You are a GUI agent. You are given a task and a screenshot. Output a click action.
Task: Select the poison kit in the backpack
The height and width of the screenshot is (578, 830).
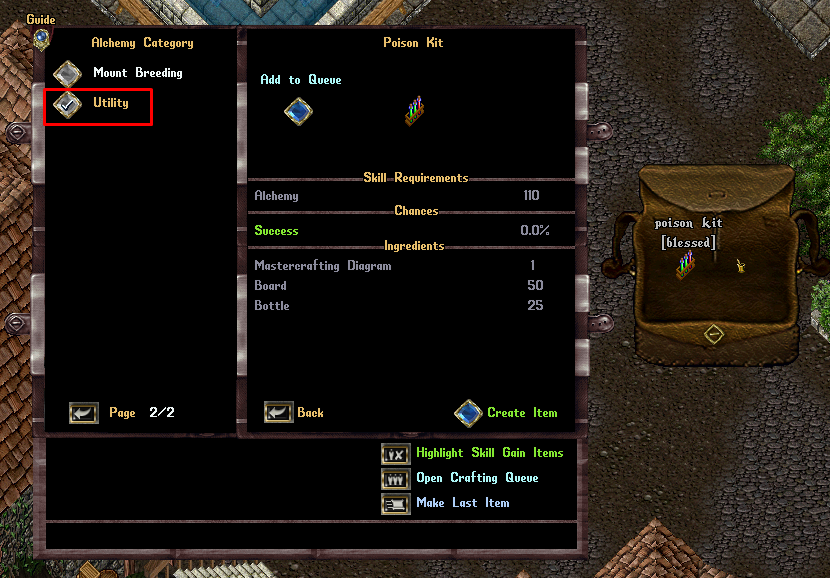point(685,265)
